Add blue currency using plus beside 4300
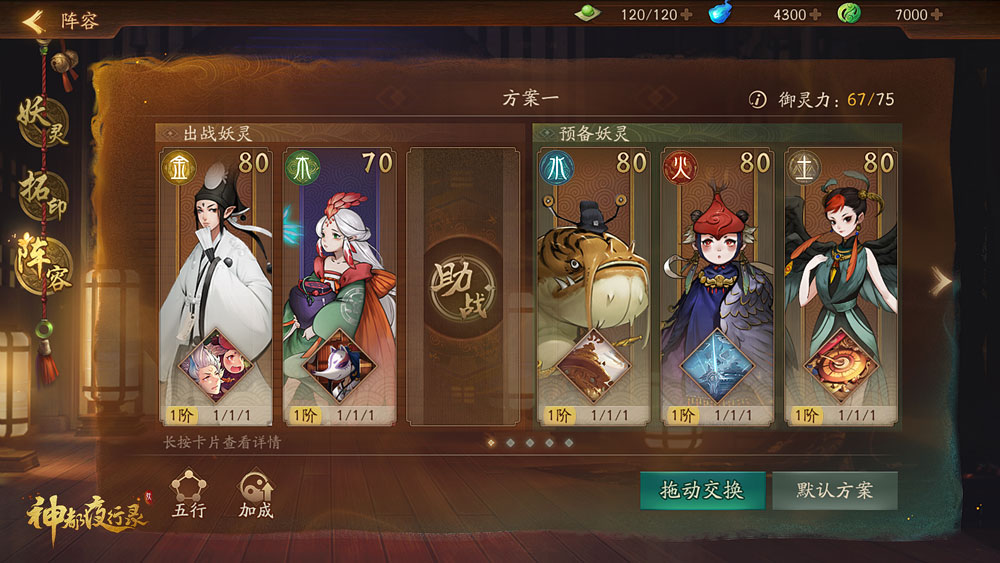 click(815, 14)
